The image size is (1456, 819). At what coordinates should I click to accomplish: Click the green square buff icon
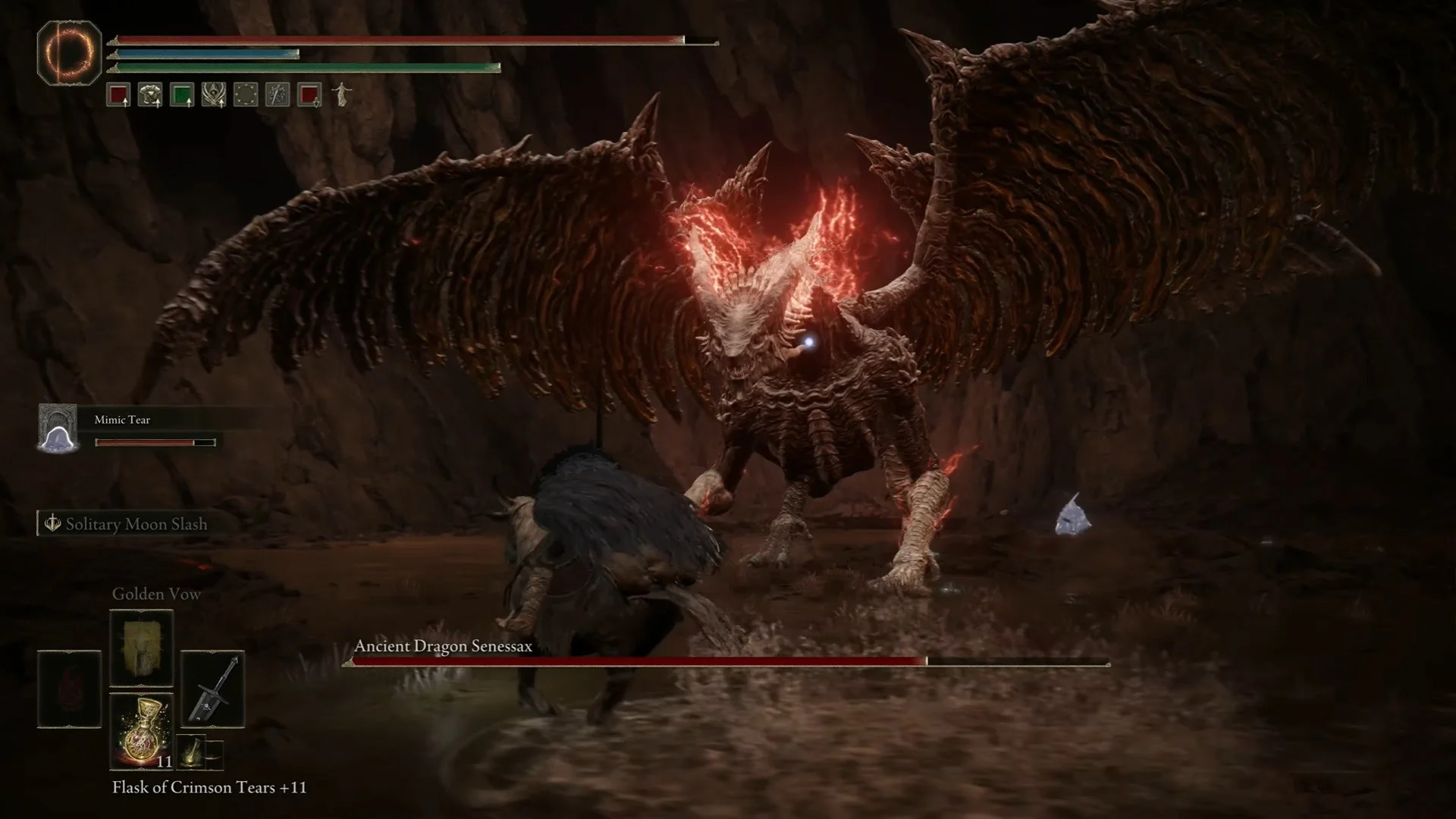[x=182, y=96]
